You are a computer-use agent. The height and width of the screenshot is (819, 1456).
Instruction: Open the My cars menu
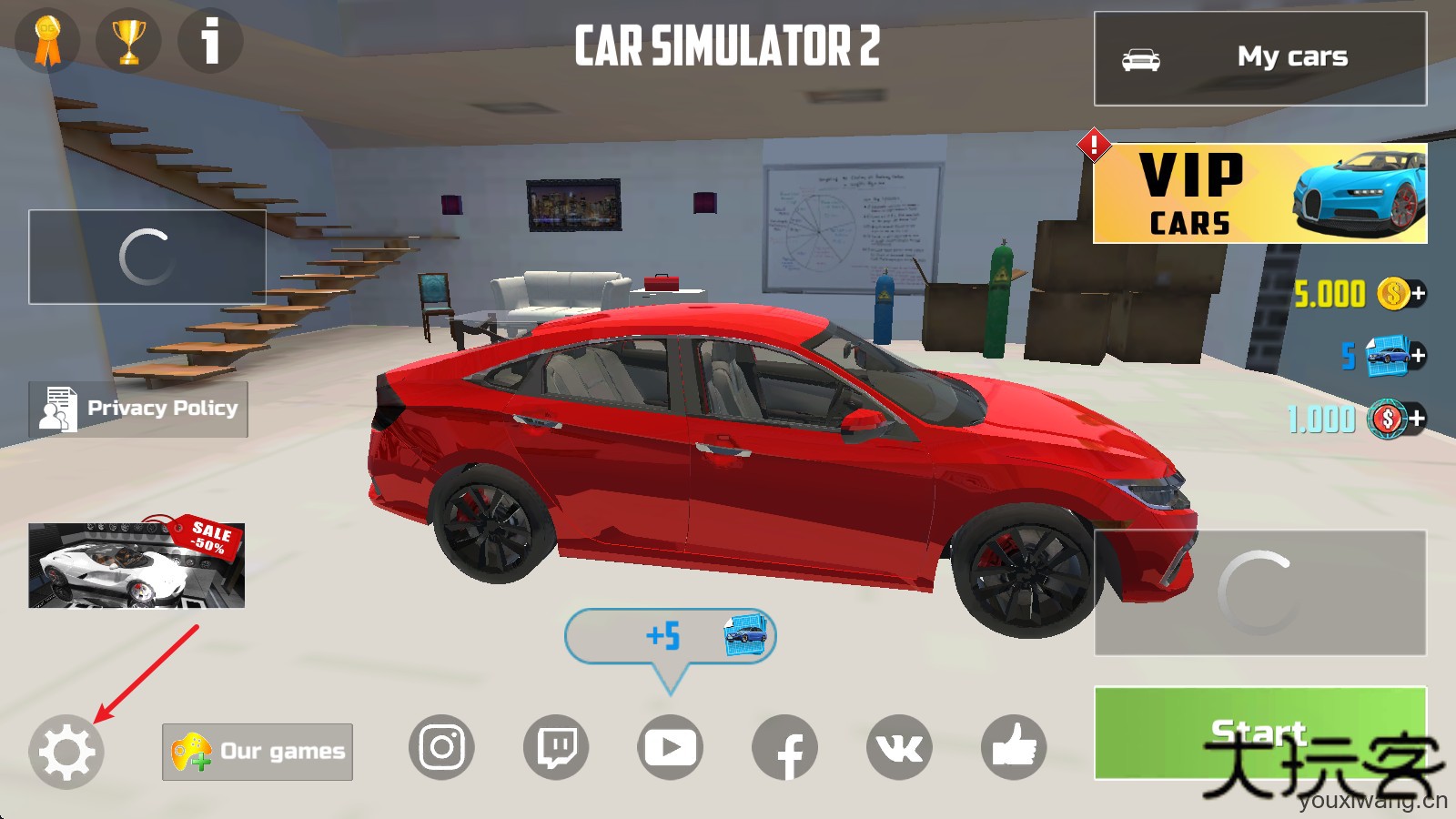click(x=1259, y=58)
